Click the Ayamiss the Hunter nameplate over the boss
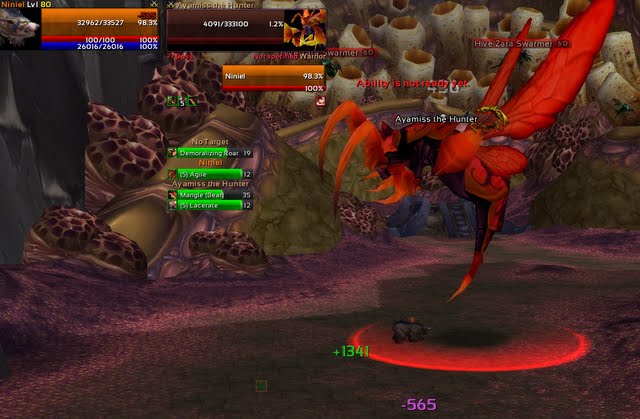640x419 pixels. (x=436, y=119)
